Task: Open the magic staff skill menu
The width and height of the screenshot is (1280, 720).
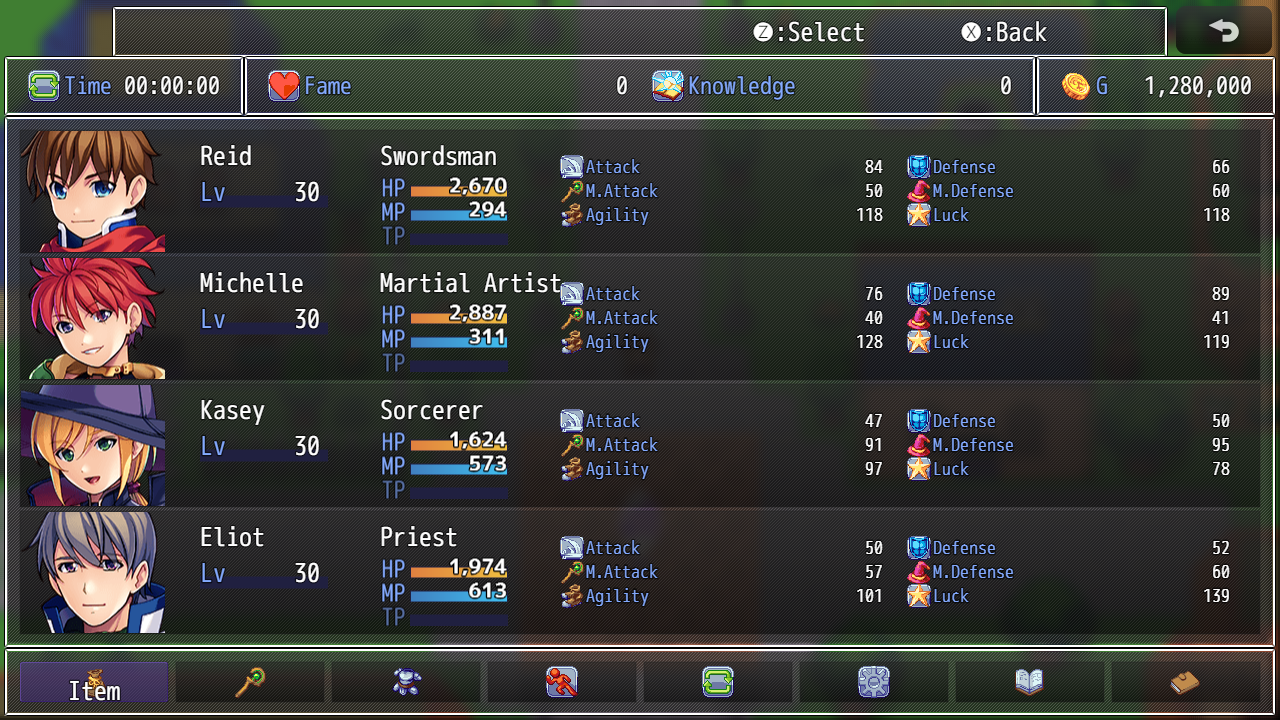Action: pyautogui.click(x=250, y=682)
